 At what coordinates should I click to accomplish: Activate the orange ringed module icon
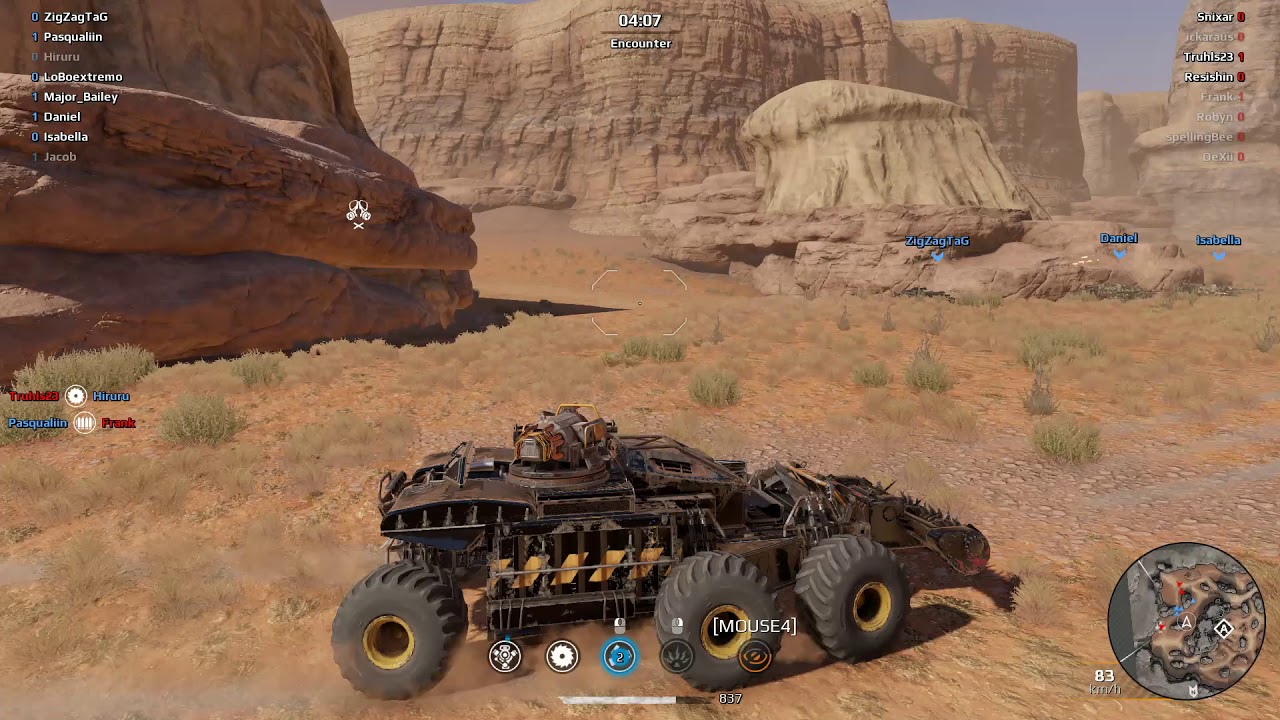pyautogui.click(x=755, y=656)
